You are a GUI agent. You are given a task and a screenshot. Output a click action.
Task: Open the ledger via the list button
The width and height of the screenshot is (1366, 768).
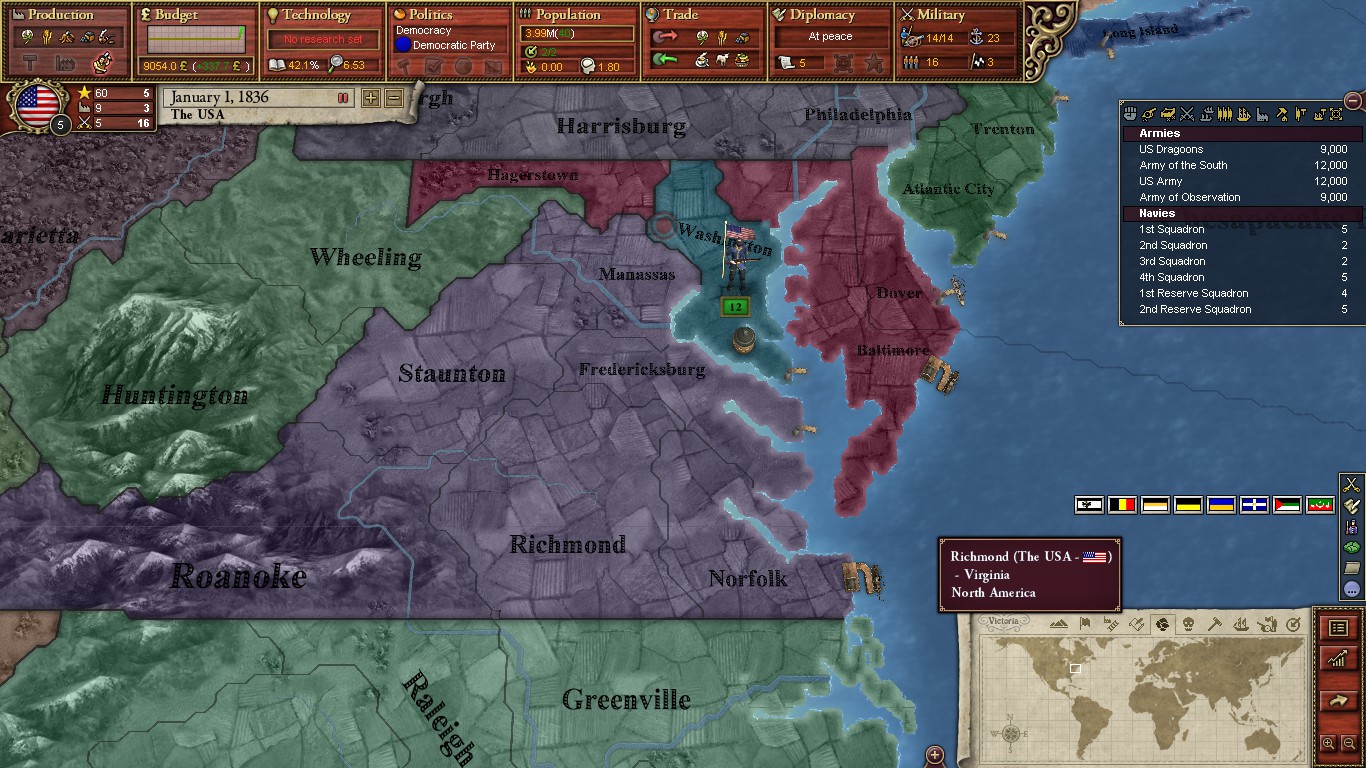(x=1338, y=628)
